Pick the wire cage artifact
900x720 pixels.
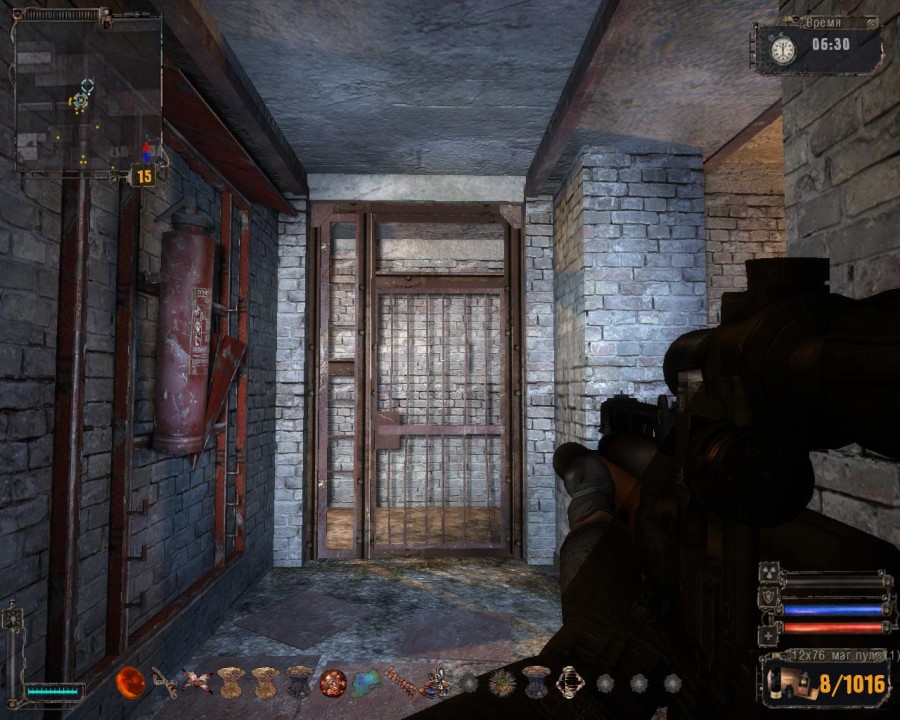coord(570,682)
